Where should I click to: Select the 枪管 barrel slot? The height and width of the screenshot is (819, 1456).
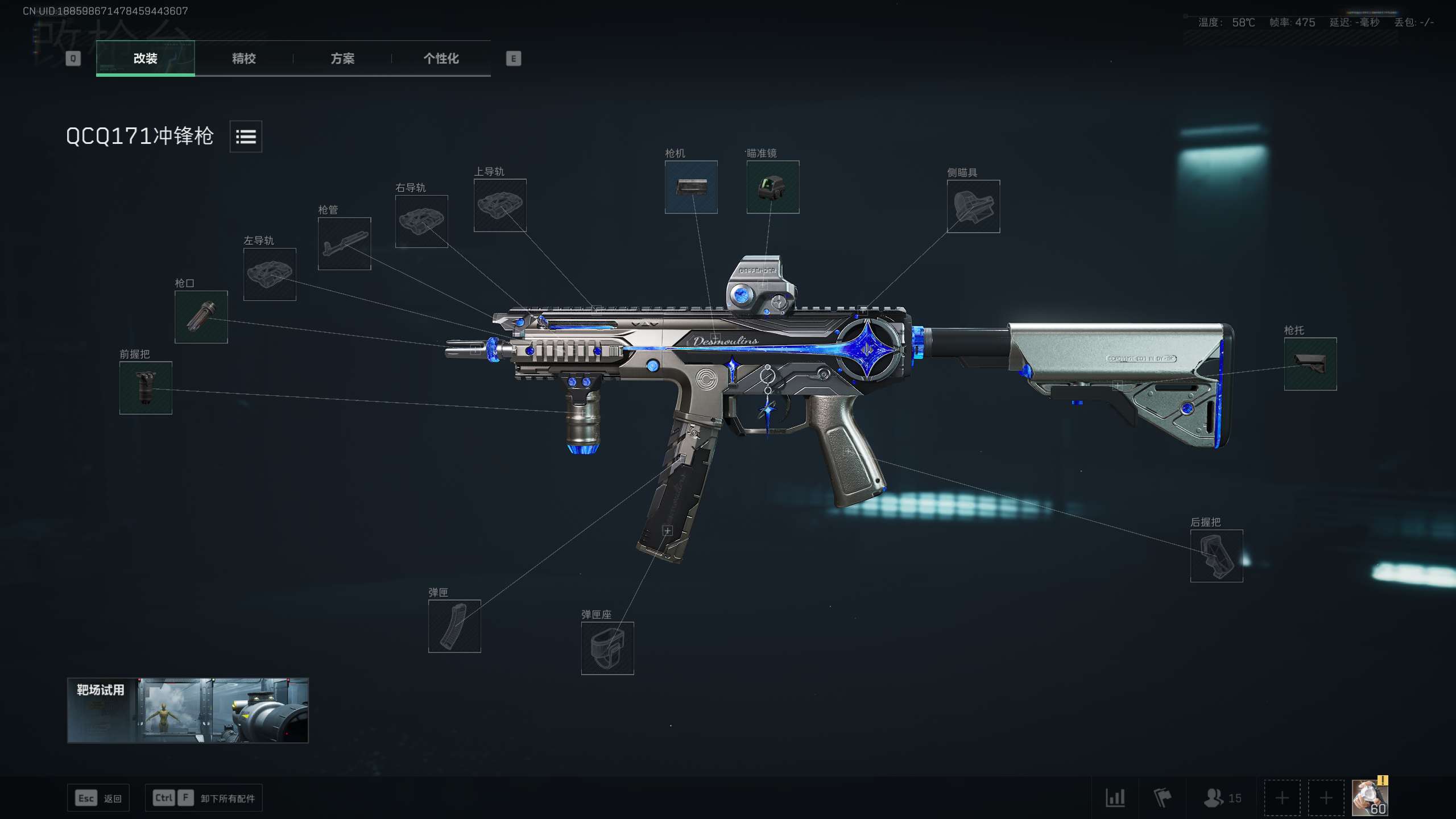pos(344,243)
